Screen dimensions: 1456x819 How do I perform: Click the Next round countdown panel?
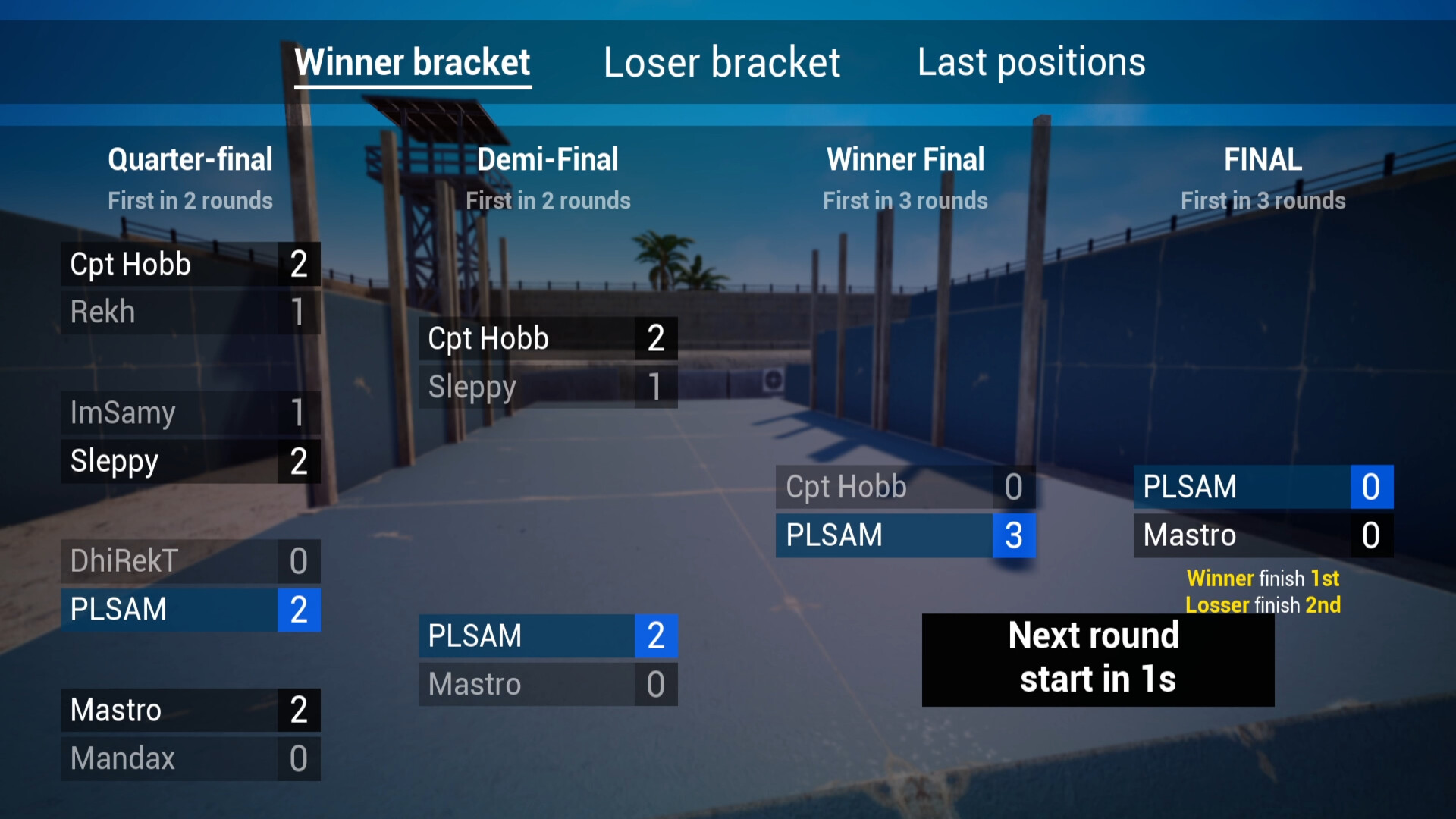pos(1097,658)
